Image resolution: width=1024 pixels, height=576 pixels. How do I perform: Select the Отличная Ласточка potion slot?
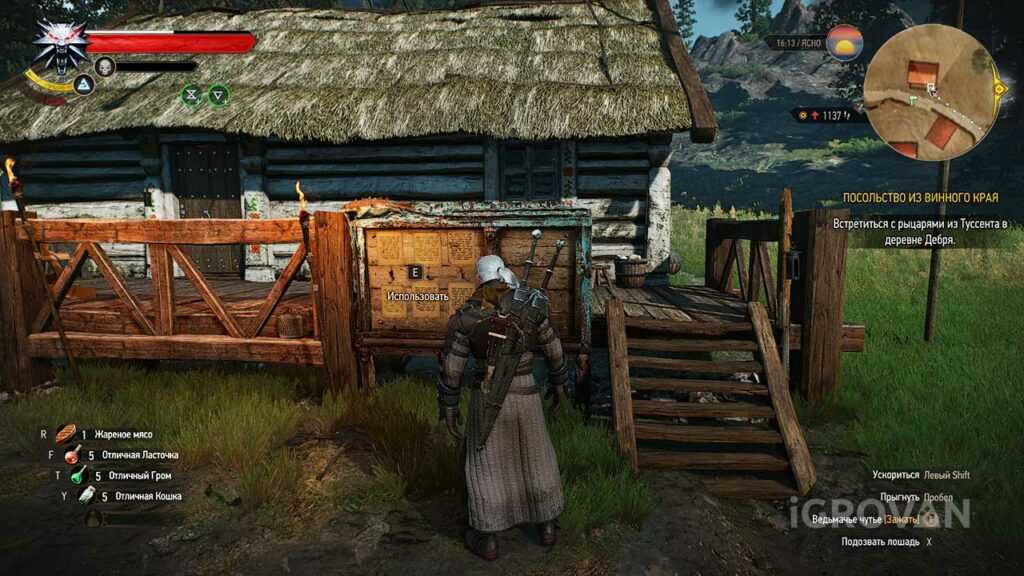click(x=73, y=455)
